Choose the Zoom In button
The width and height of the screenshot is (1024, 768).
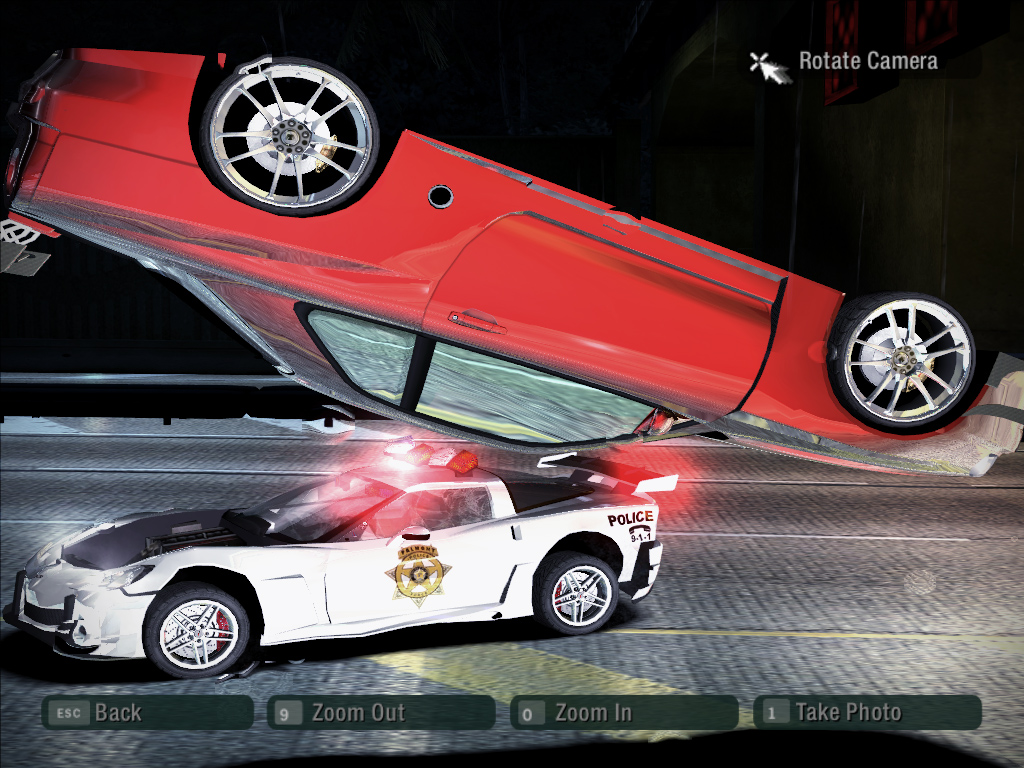pyautogui.click(x=623, y=713)
